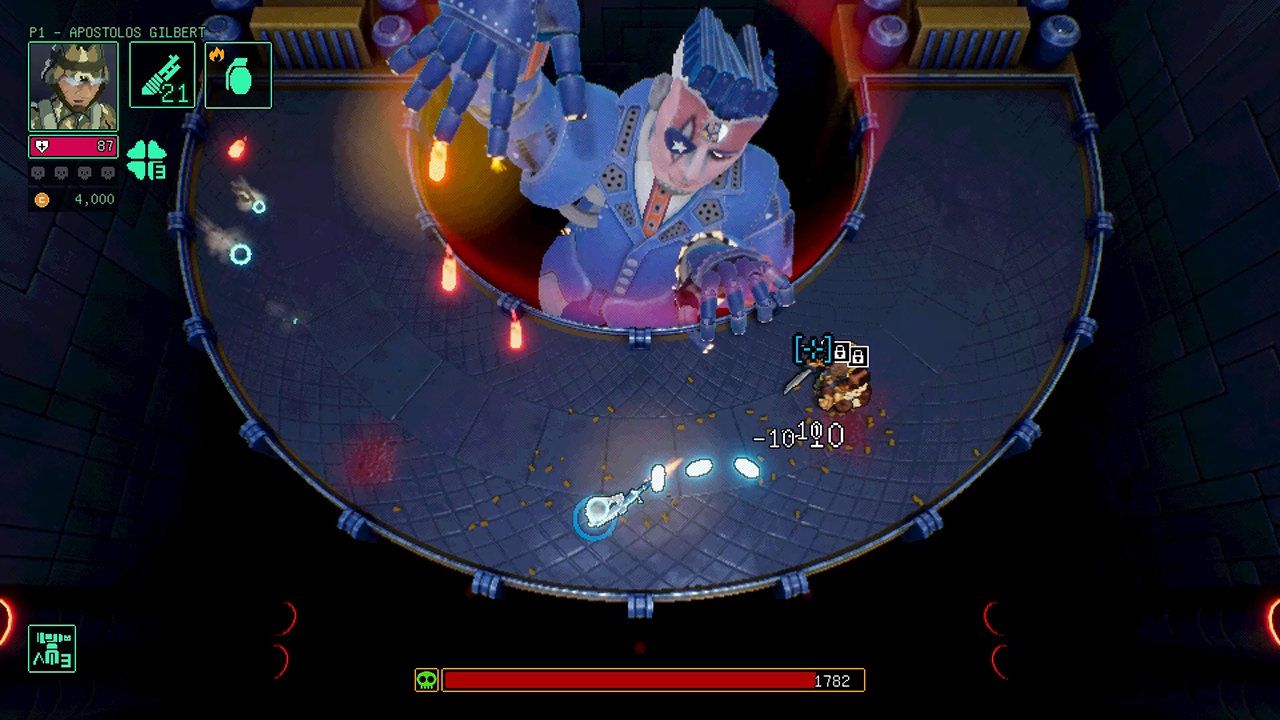Open the weapon loadout panel at bottom left
This screenshot has height=720, width=1280.
pyautogui.click(x=51, y=648)
